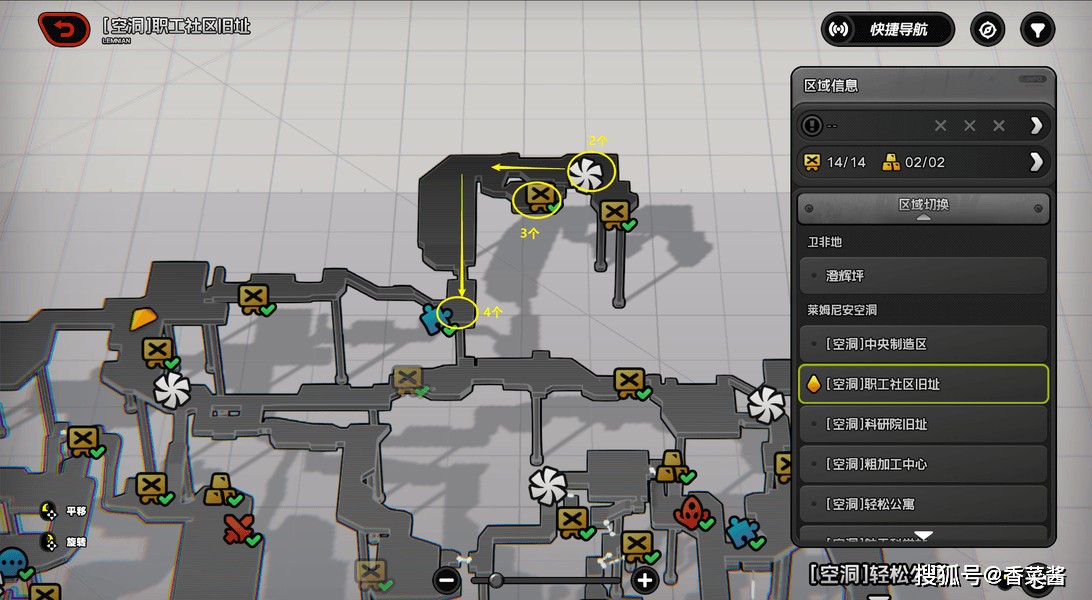Image resolution: width=1092 pixels, height=600 pixels.
Task: Zoom the map in with plus button
Action: (x=644, y=579)
